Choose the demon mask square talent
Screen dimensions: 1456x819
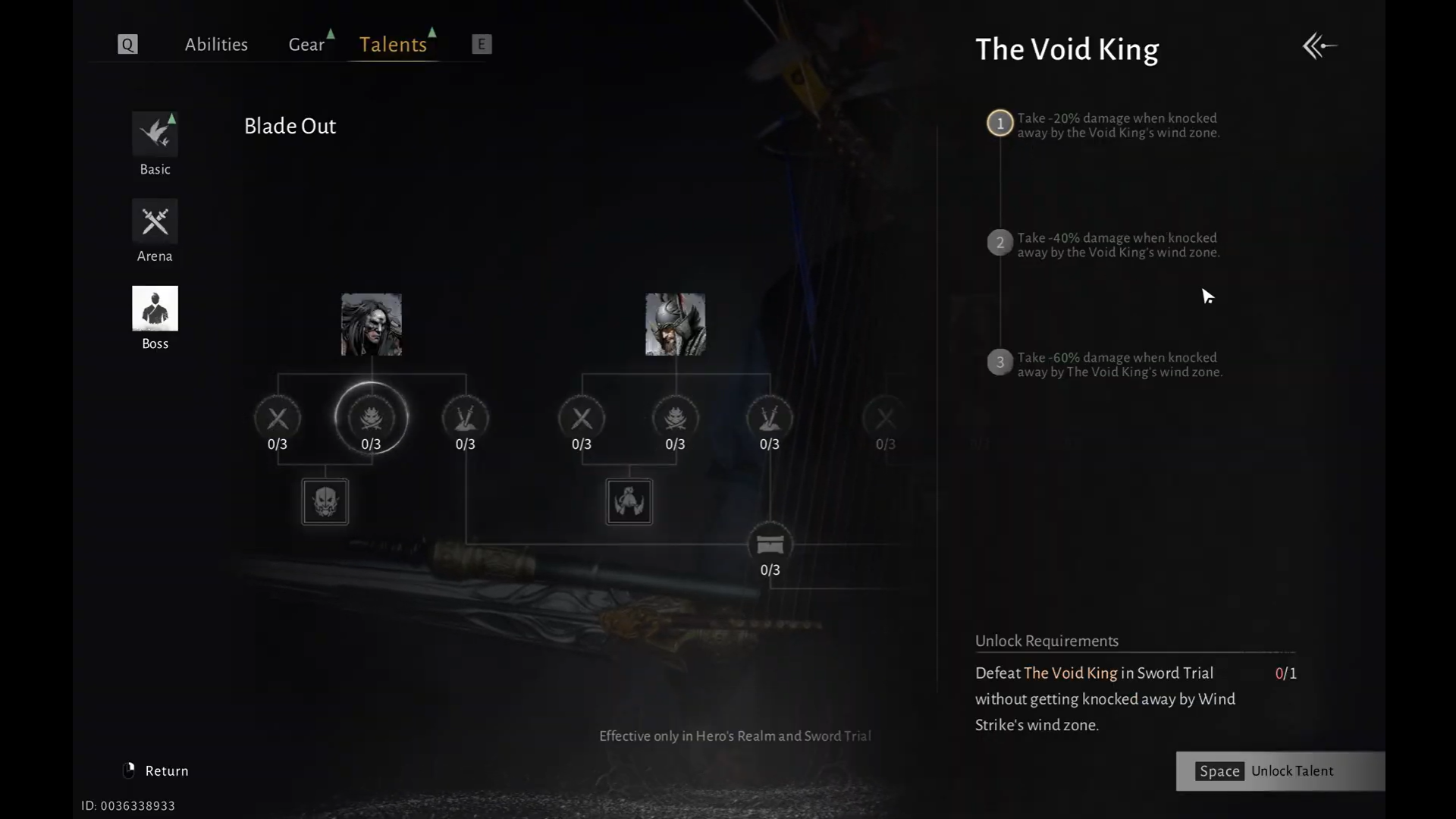[325, 501]
